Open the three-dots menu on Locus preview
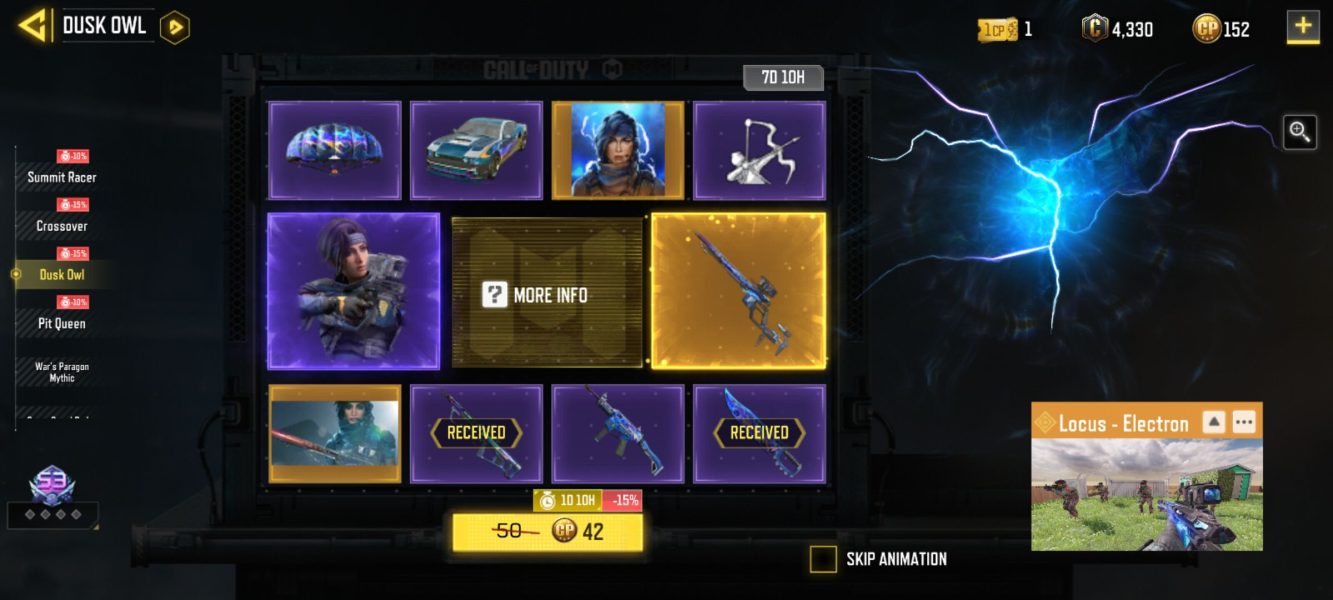 1243,422
